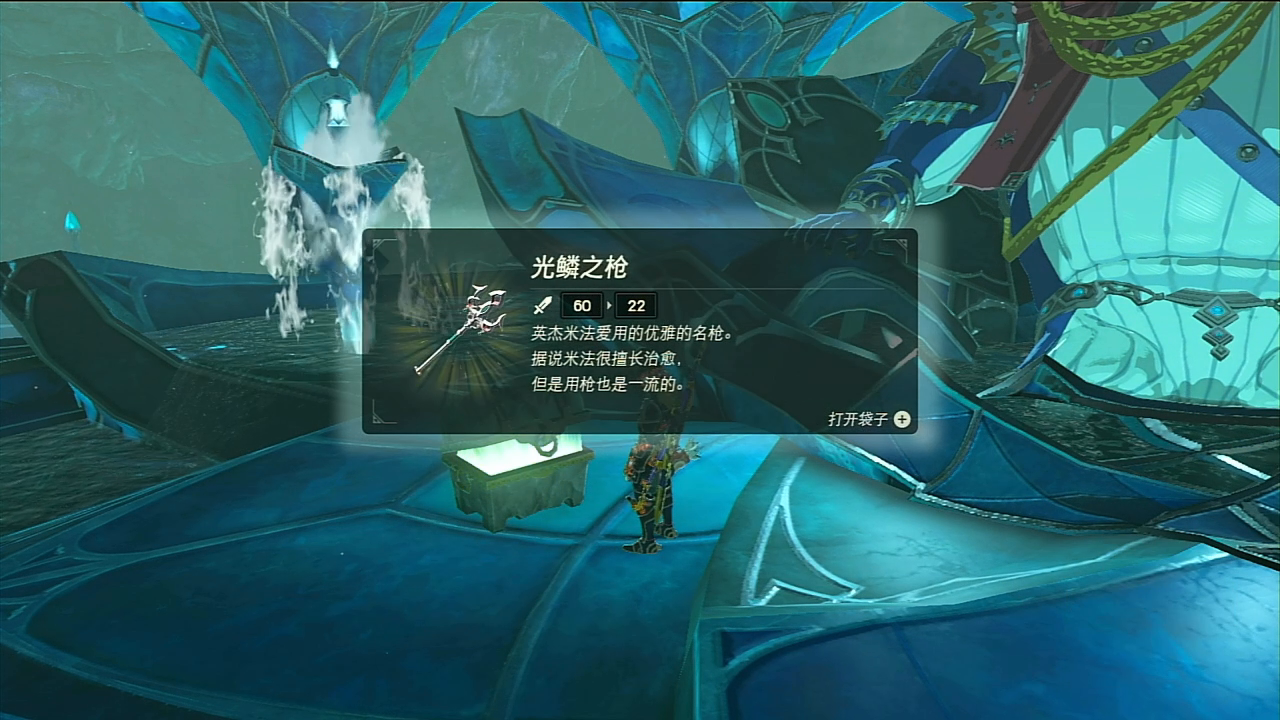Screen dimensions: 1280x720
Task: Open the pouch via 打开袋子
Action: [x=868, y=419]
